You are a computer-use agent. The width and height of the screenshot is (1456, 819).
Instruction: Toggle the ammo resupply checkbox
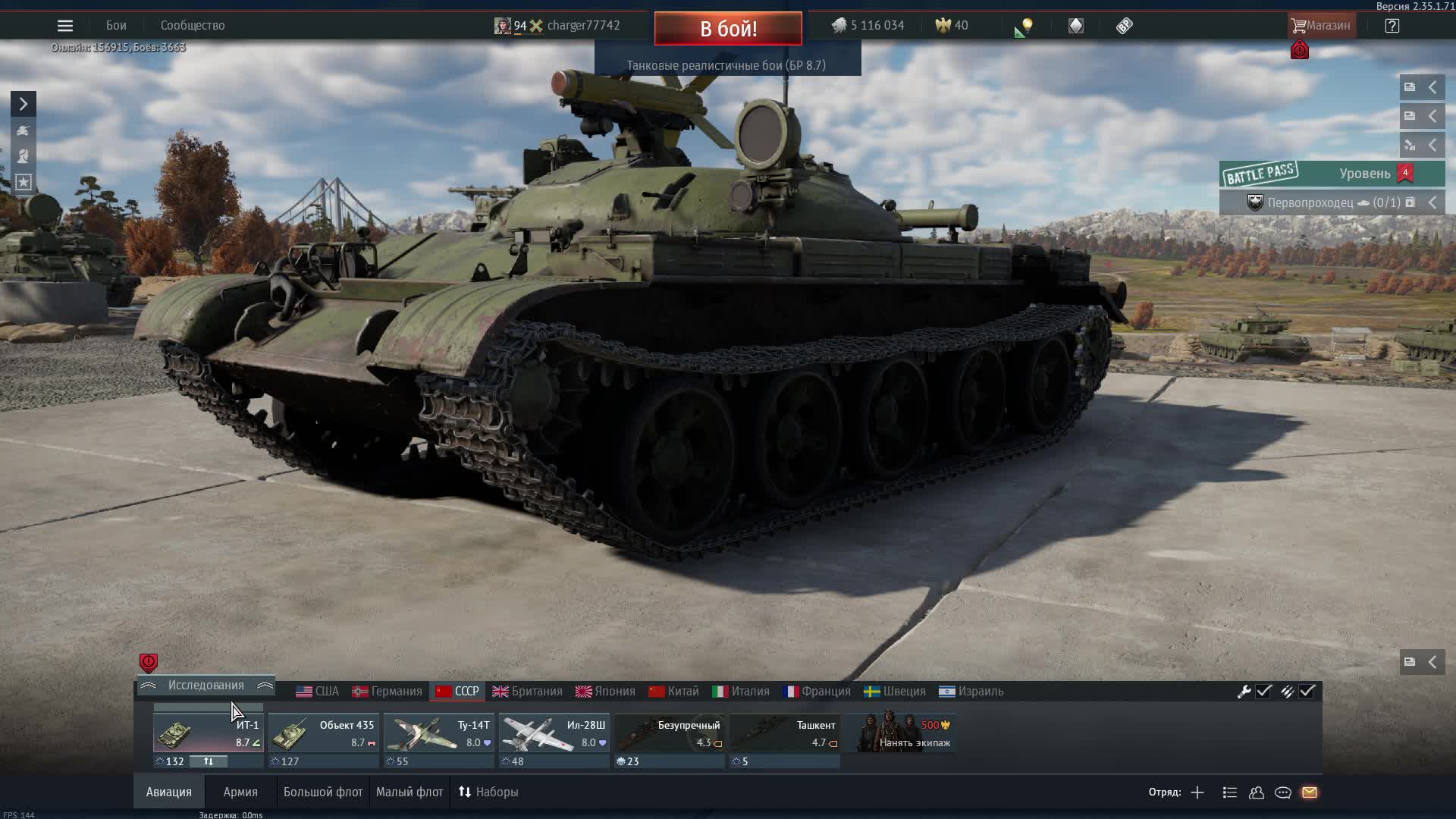coord(1307,691)
